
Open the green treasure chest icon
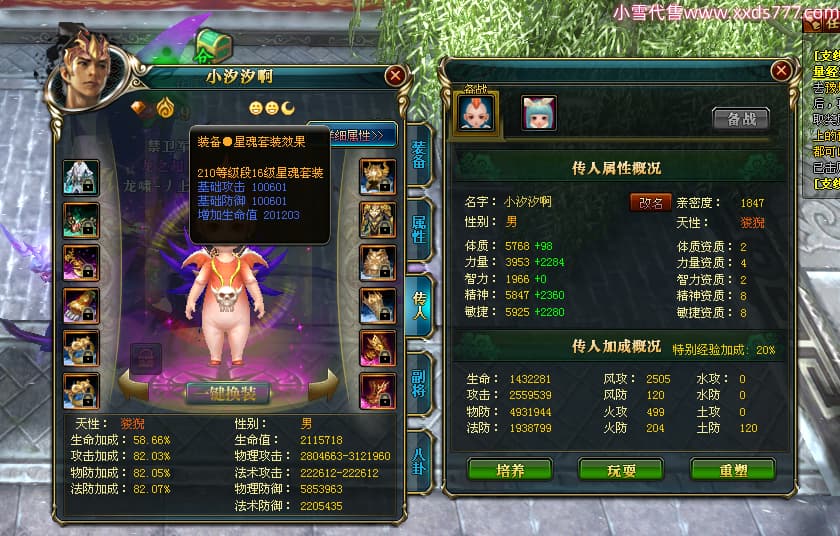213,45
